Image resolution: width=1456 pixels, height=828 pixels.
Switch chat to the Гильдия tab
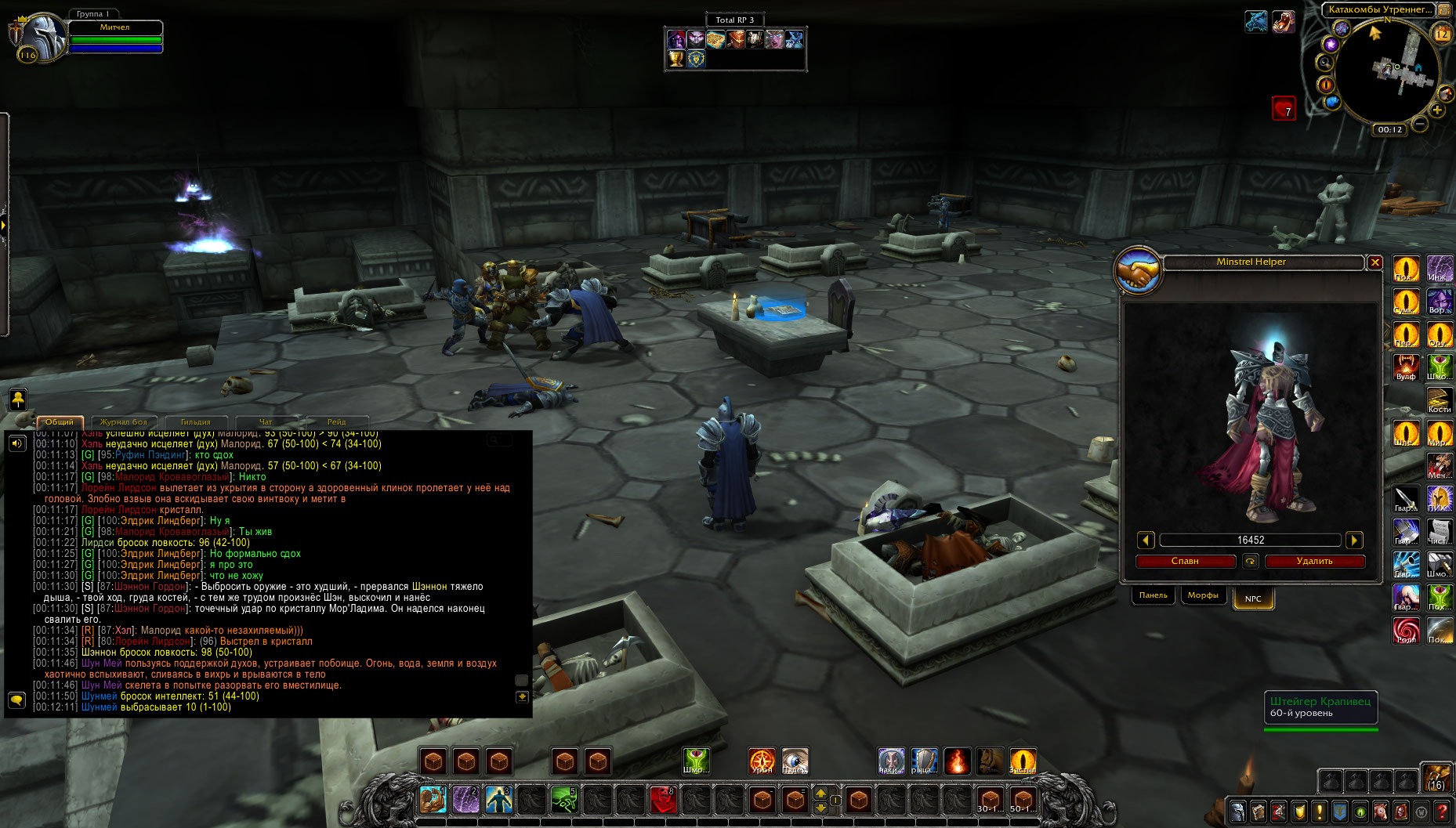coord(195,422)
